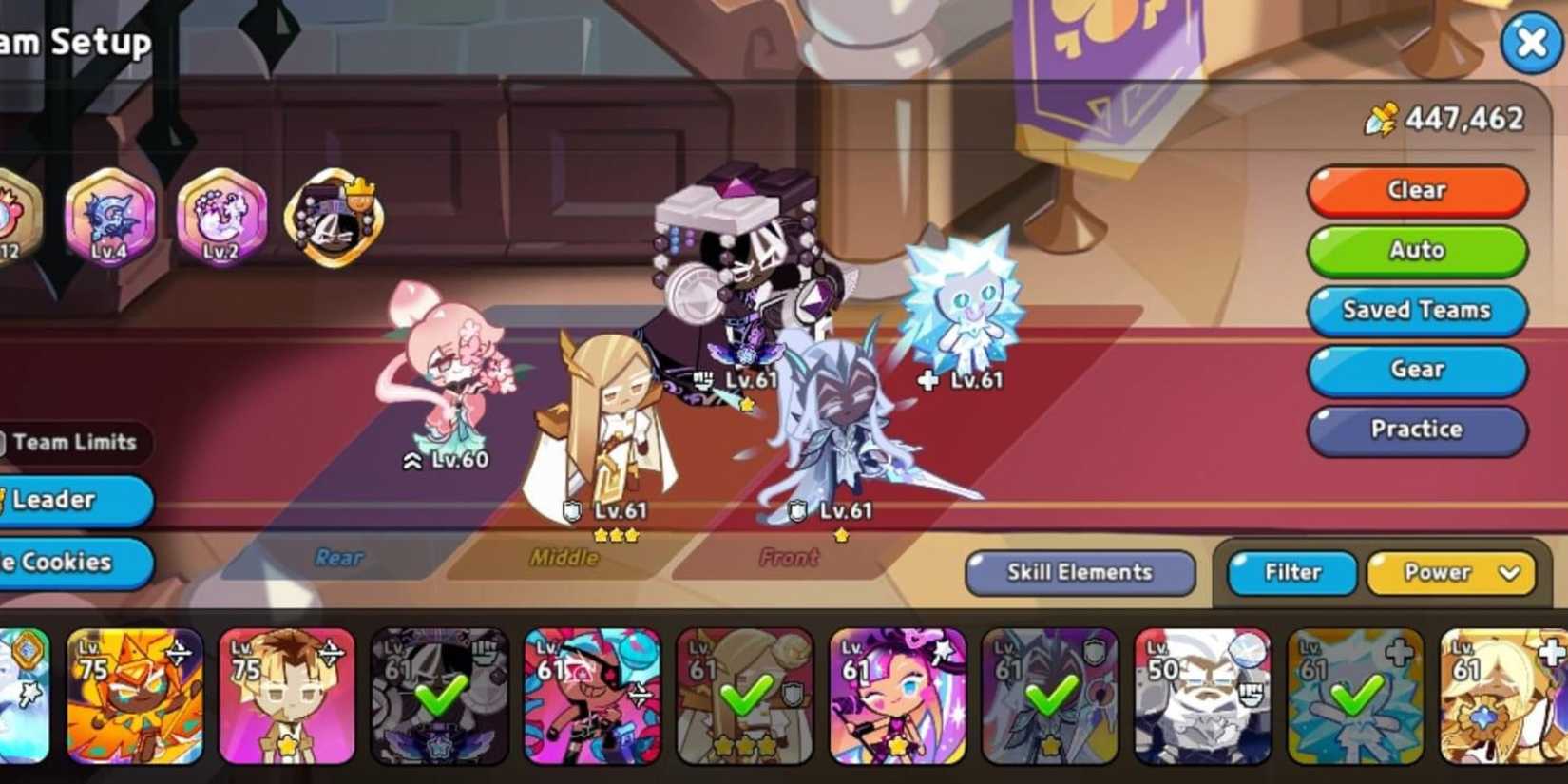
Task: Switch to Saved Teams
Action: [x=1416, y=310]
